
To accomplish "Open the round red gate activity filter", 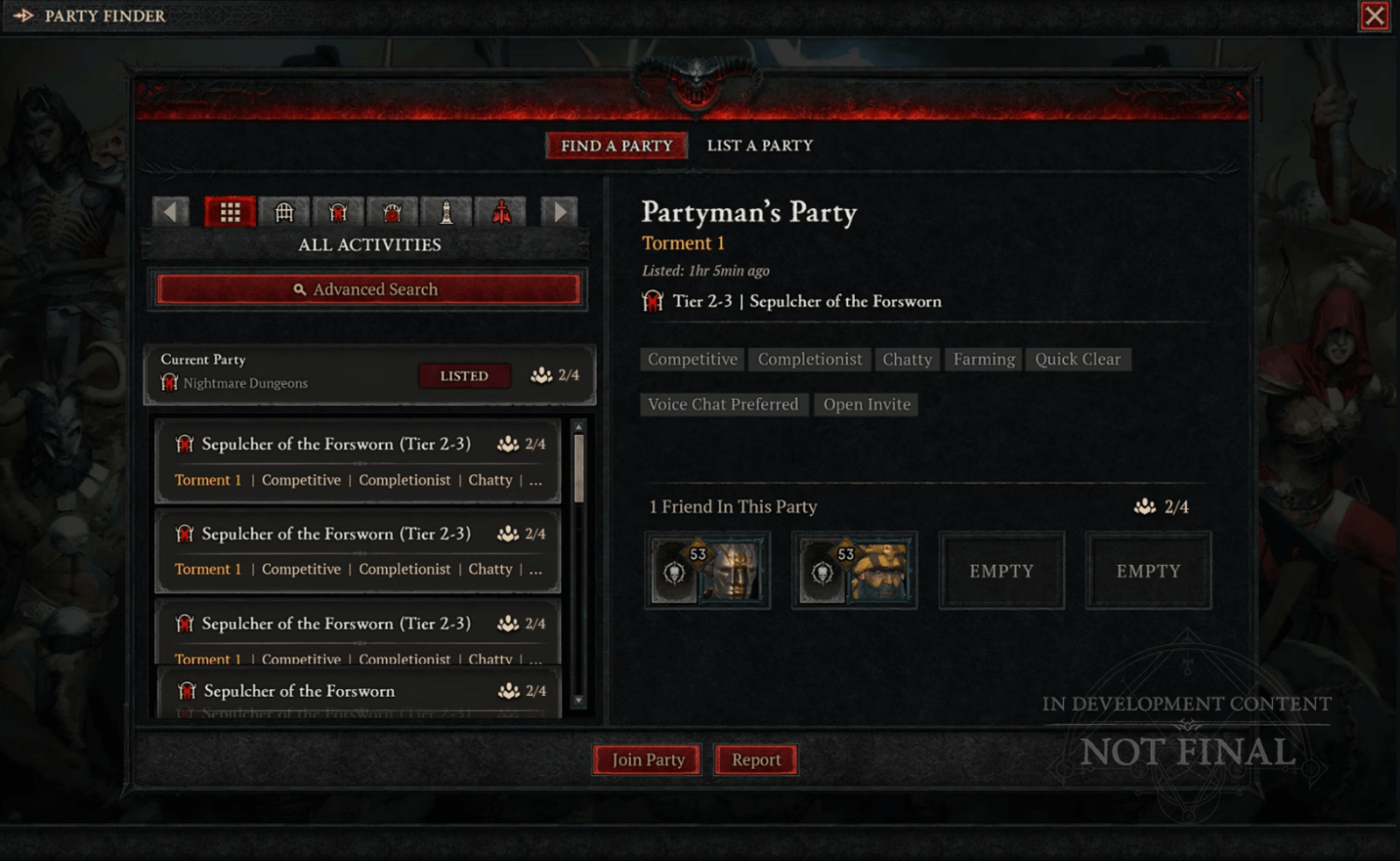I will (x=393, y=211).
